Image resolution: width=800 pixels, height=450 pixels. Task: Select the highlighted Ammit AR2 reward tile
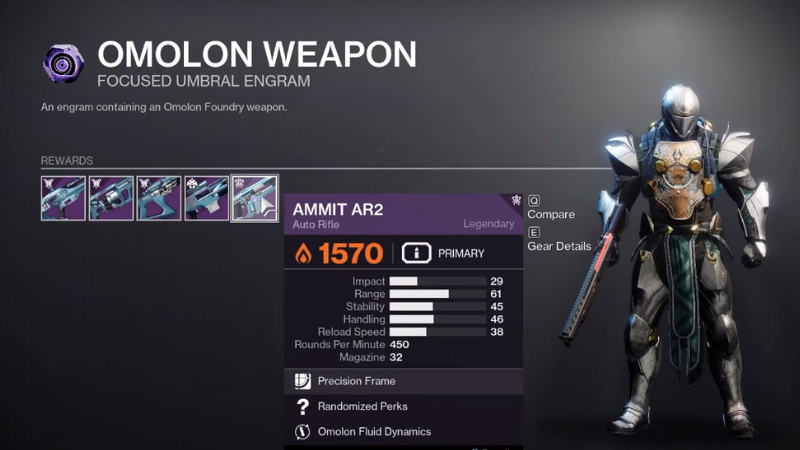coord(254,198)
